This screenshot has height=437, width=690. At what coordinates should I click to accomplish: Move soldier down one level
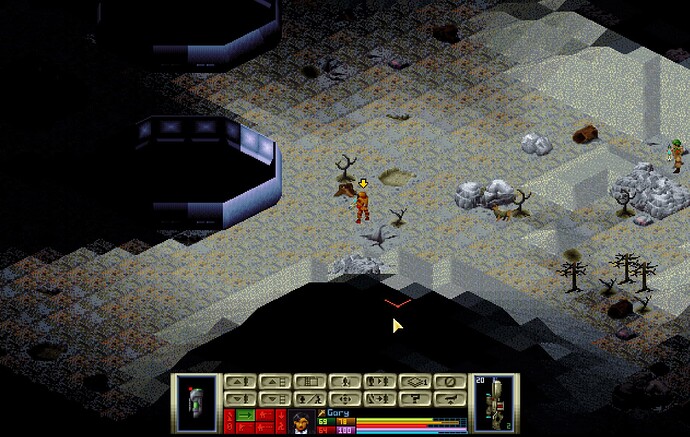tap(238, 397)
